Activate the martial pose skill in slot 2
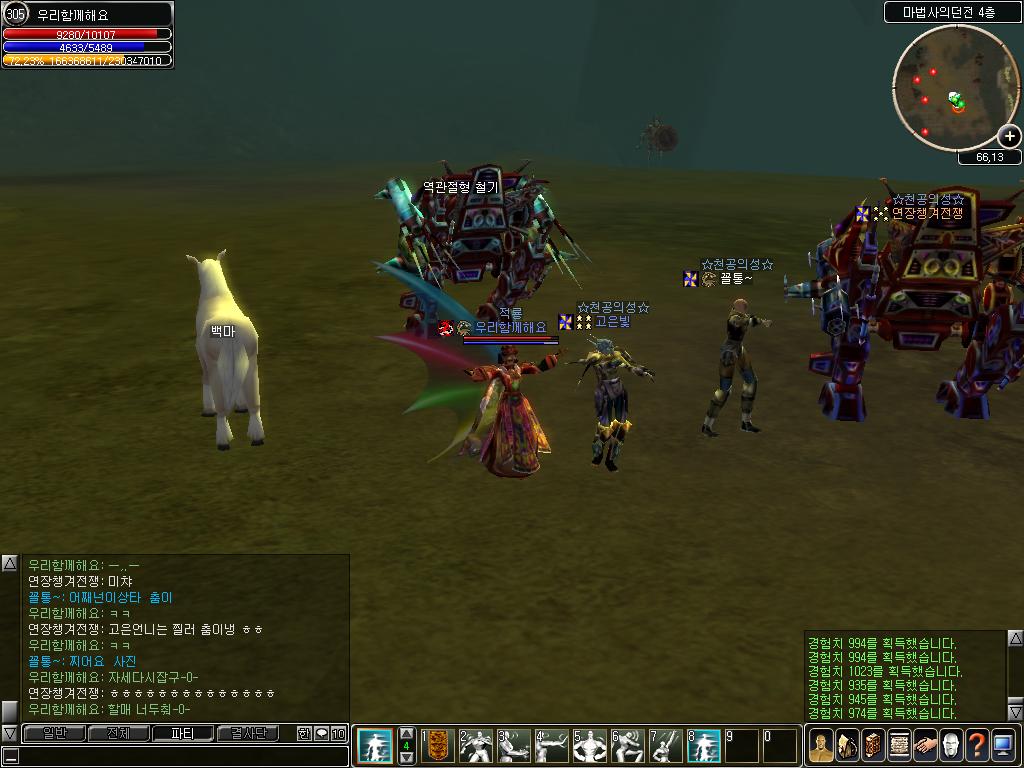Image resolution: width=1024 pixels, height=768 pixels. click(x=476, y=745)
